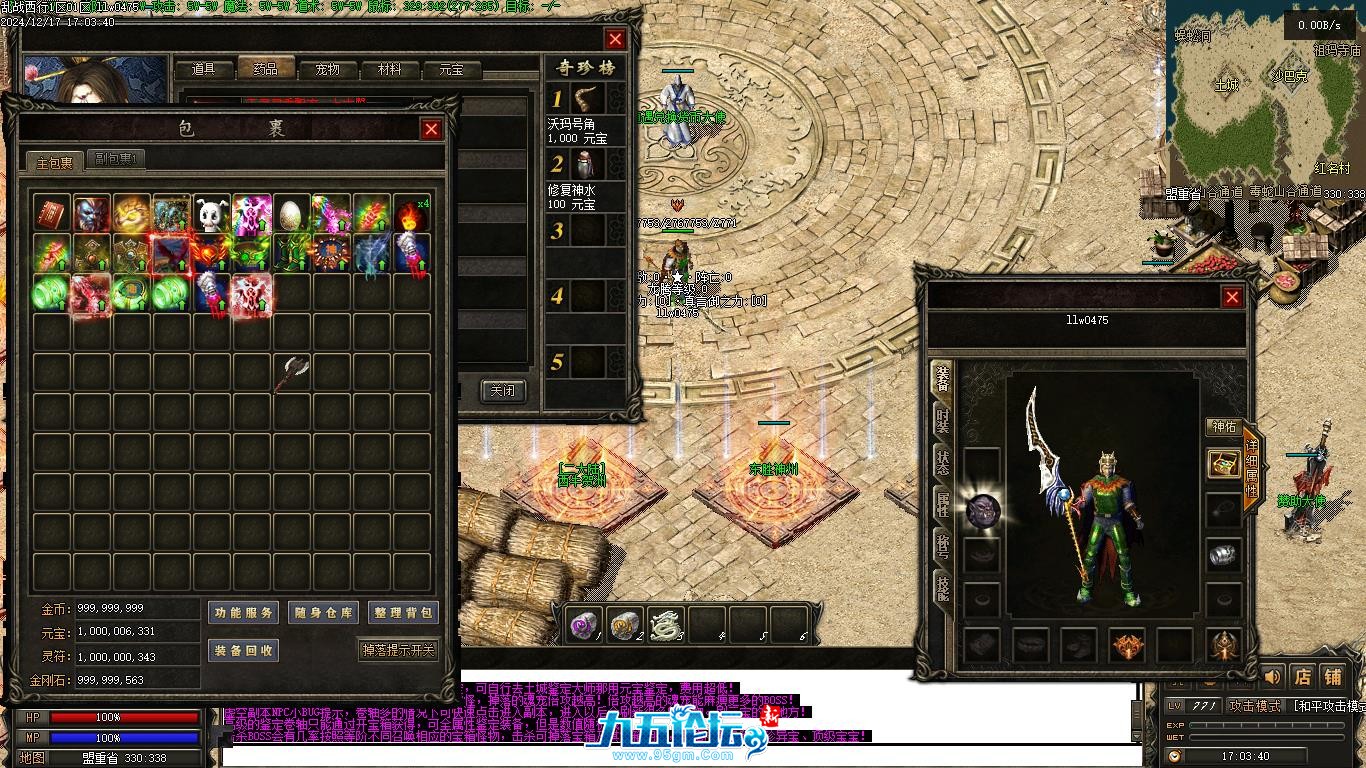The width and height of the screenshot is (1366, 768).
Task: Click 整理背包 to sort the bag
Action: click(402, 613)
